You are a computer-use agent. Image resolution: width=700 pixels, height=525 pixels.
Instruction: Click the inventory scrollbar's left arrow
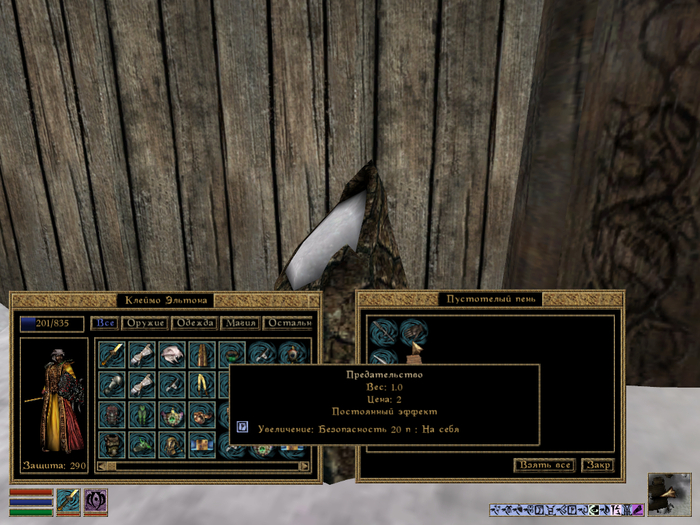pos(101,465)
